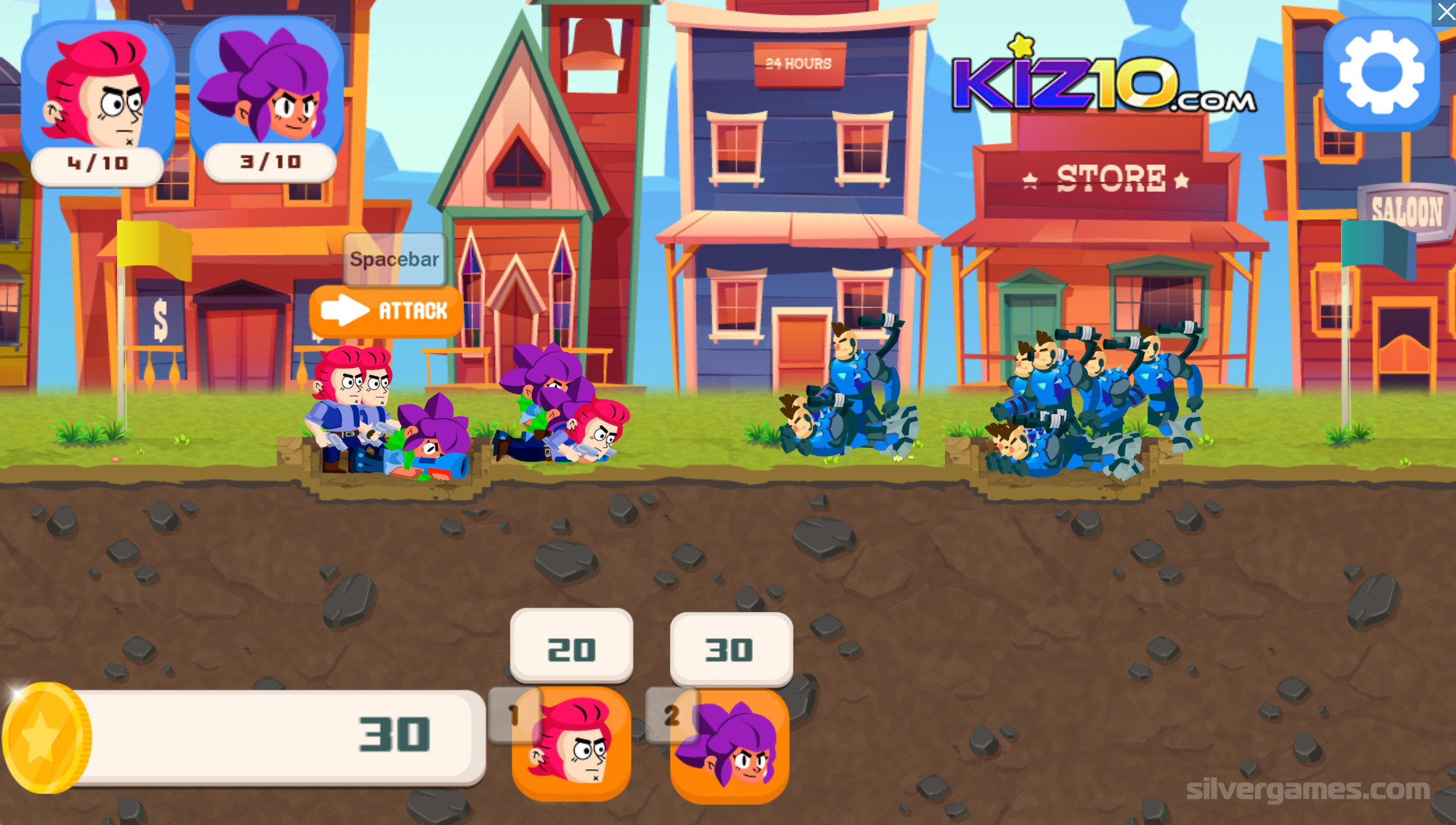Visit the Kiz10.com logo link
Viewport: 1456px width, 825px height.
1103,81
